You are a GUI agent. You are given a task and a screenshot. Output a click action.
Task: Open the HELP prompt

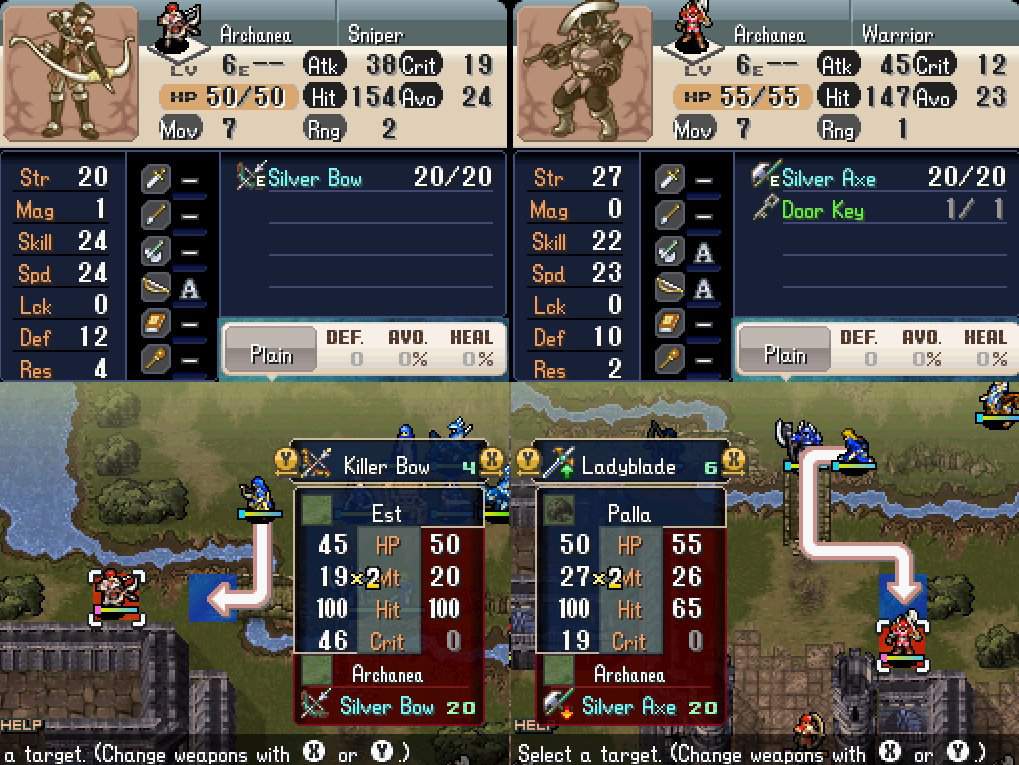(x=19, y=724)
